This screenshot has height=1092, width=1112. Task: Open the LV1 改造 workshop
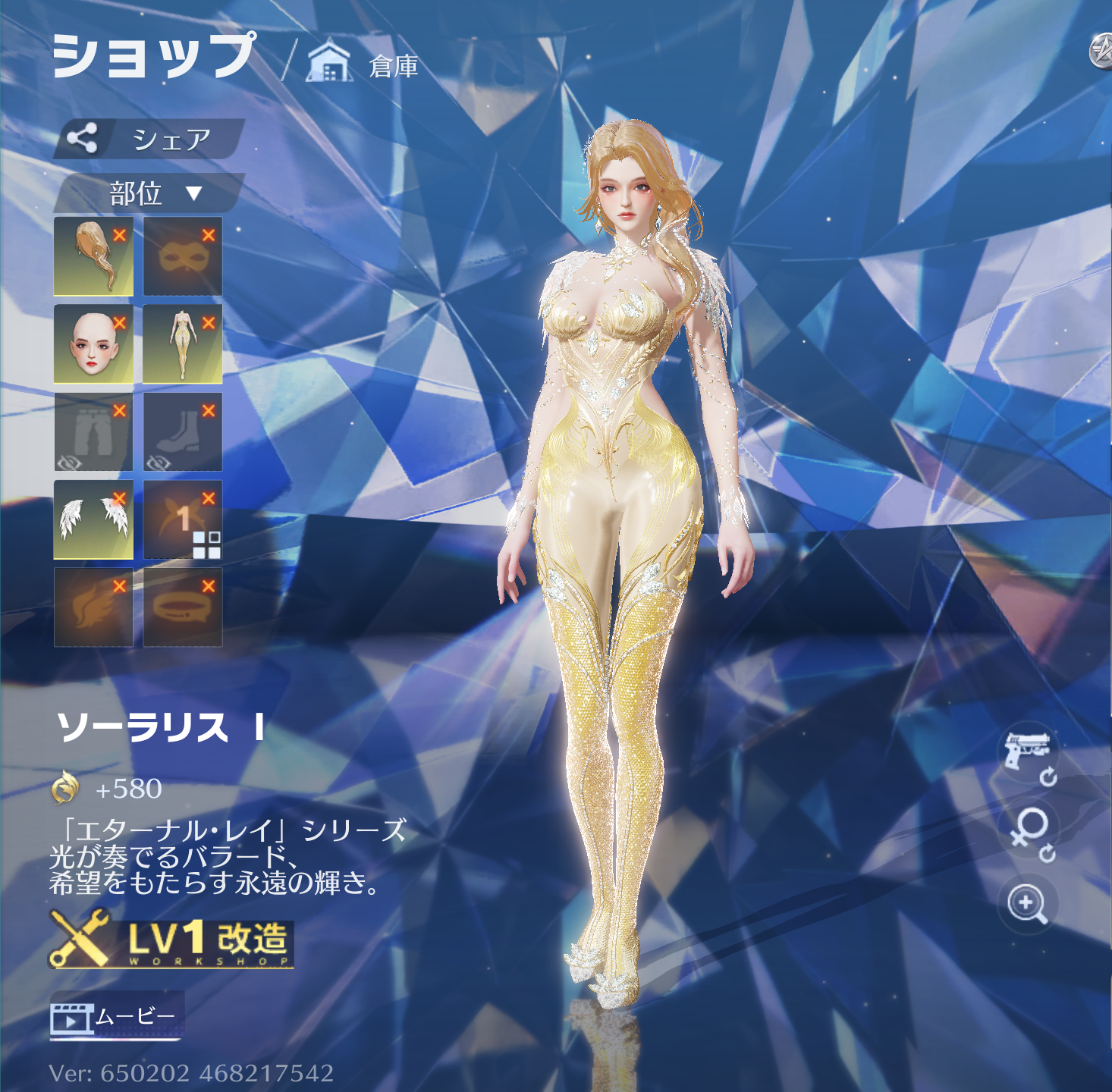pos(171,940)
